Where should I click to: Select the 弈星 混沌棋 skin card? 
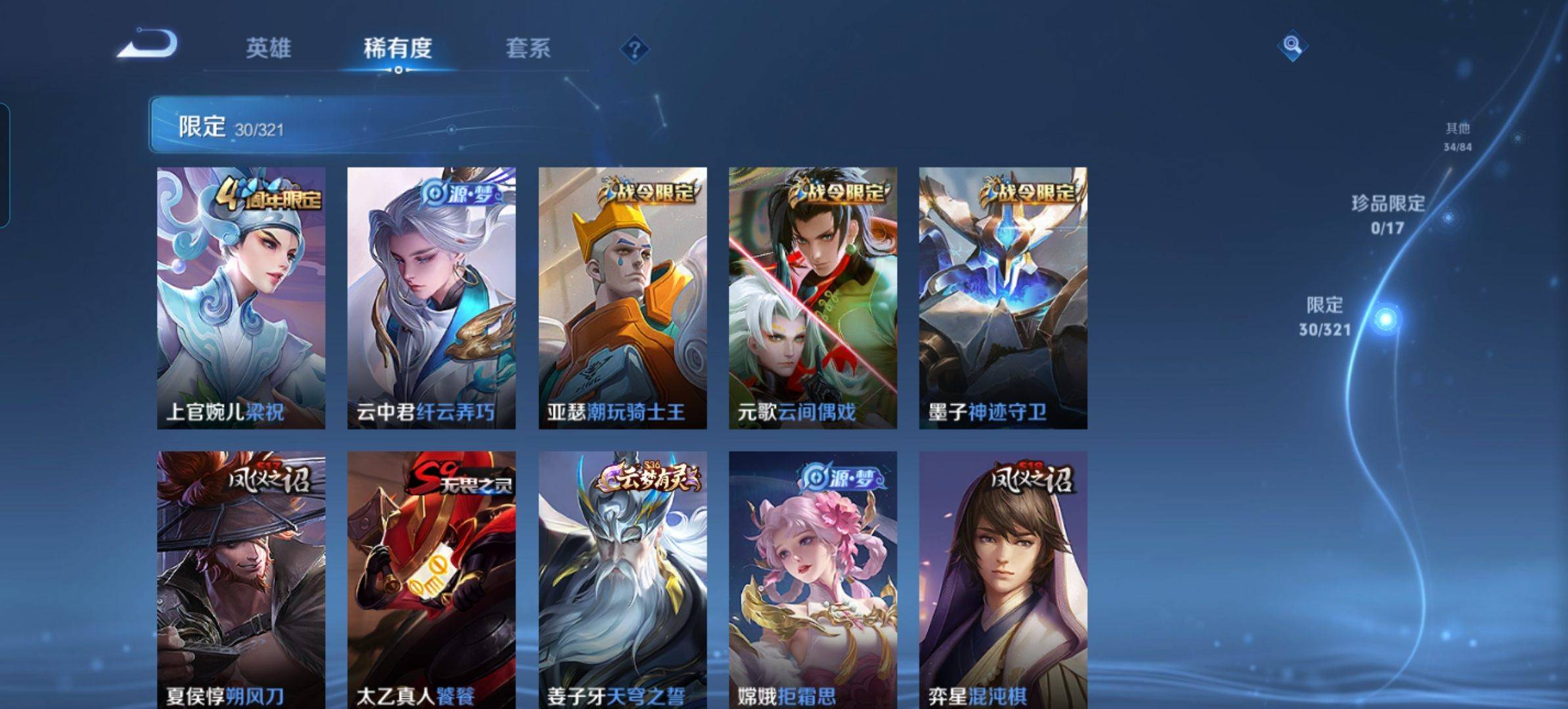[x=1003, y=579]
